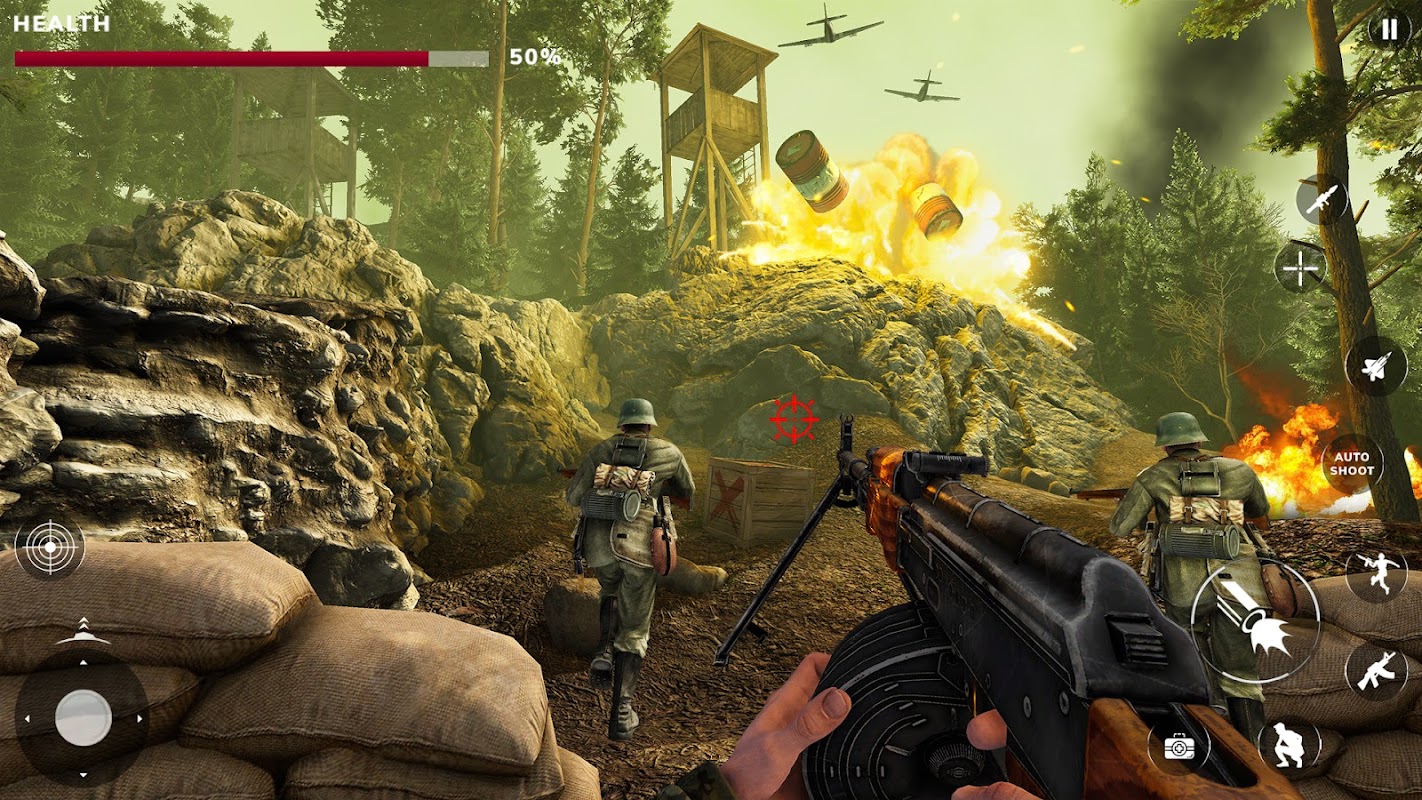Tap the bullseye target button
The width and height of the screenshot is (1422, 800).
pos(50,547)
